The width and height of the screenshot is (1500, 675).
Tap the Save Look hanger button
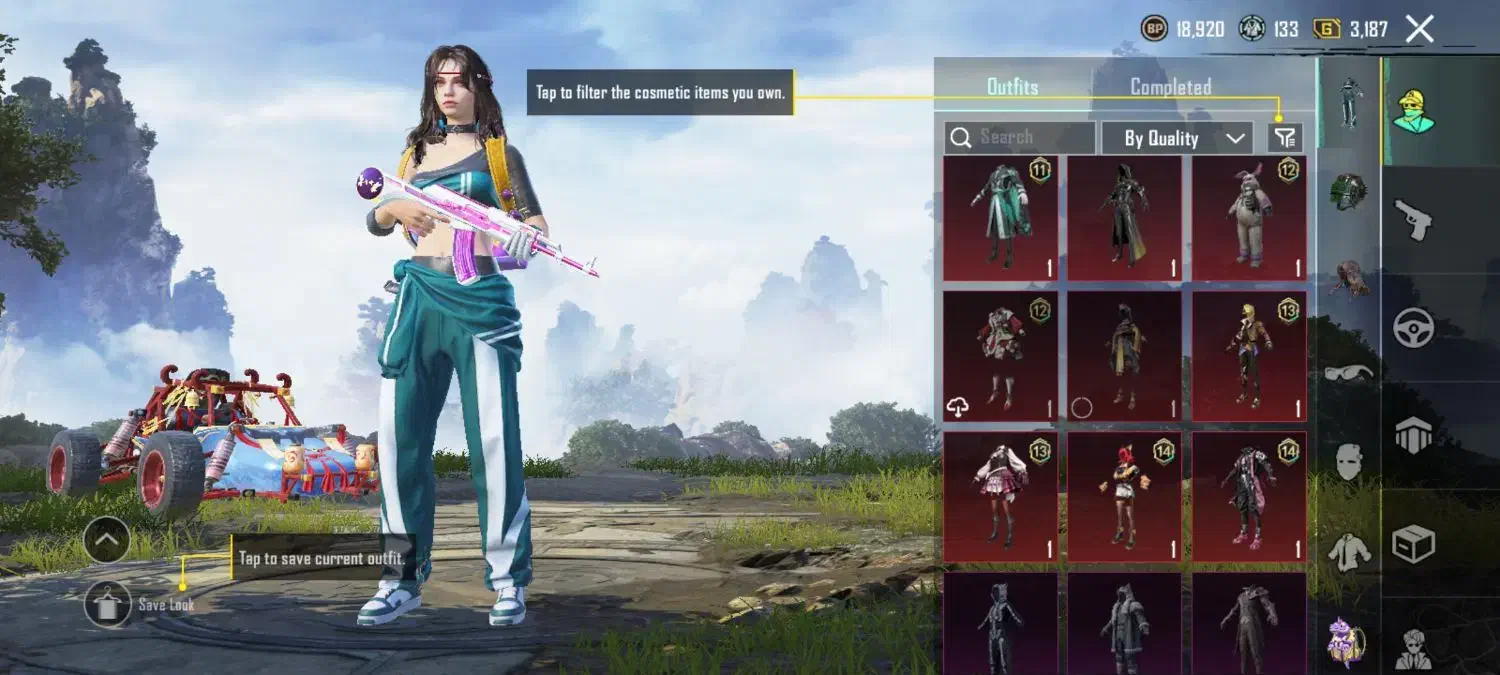pyautogui.click(x=108, y=603)
